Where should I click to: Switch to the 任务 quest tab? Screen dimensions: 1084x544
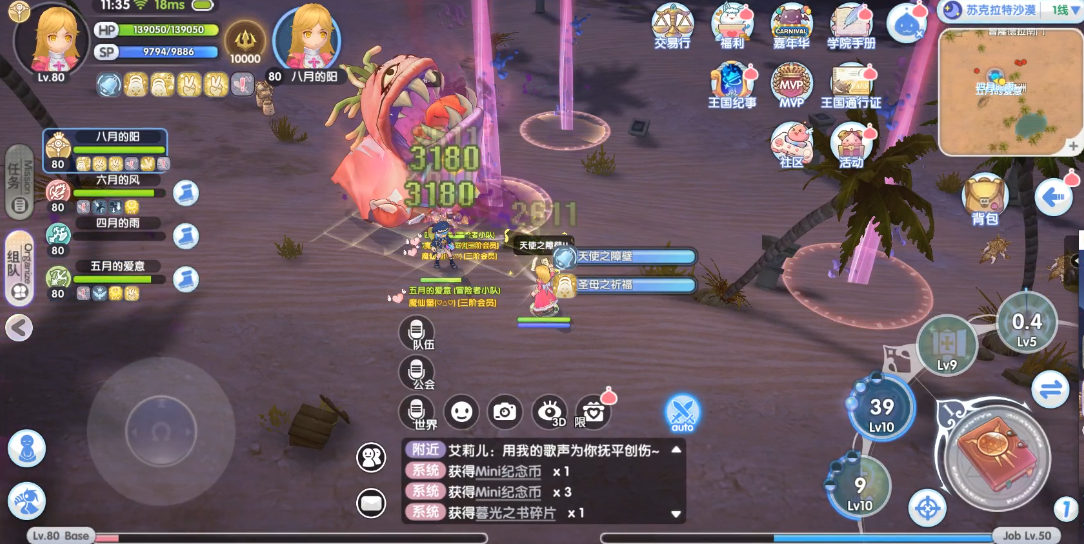[18, 180]
